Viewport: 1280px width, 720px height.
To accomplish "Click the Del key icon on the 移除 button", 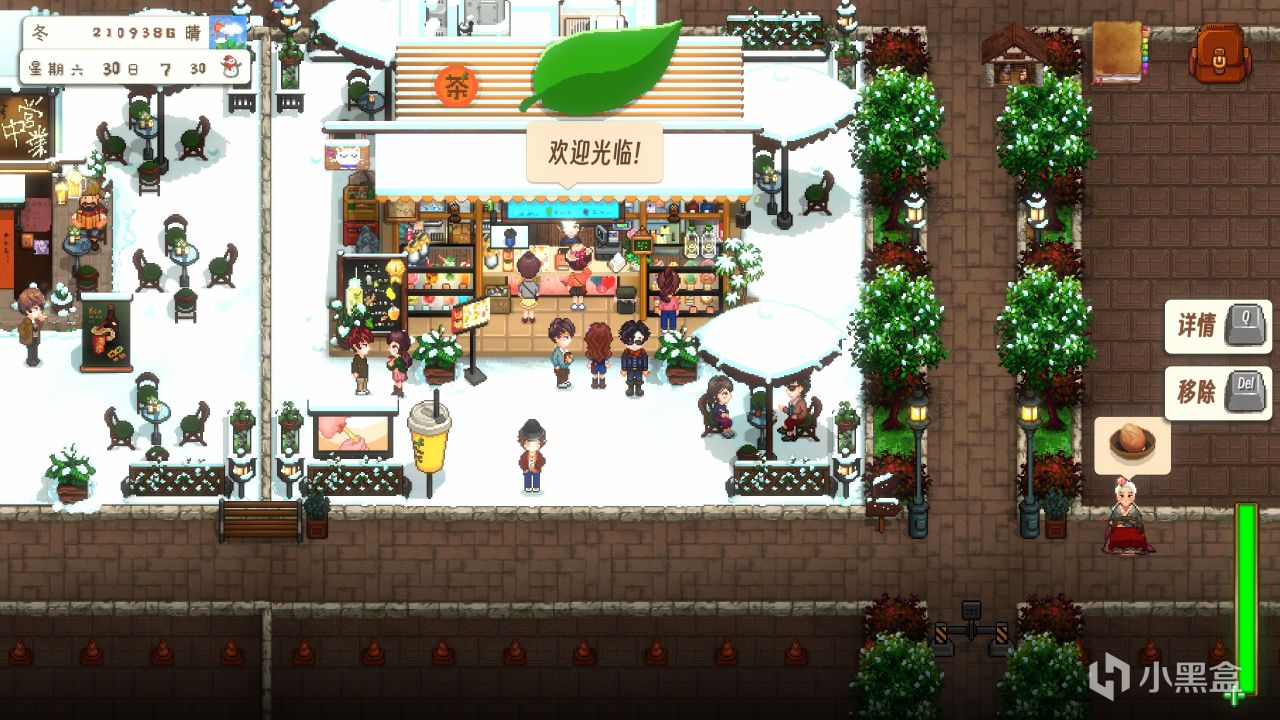I will click(x=1246, y=391).
